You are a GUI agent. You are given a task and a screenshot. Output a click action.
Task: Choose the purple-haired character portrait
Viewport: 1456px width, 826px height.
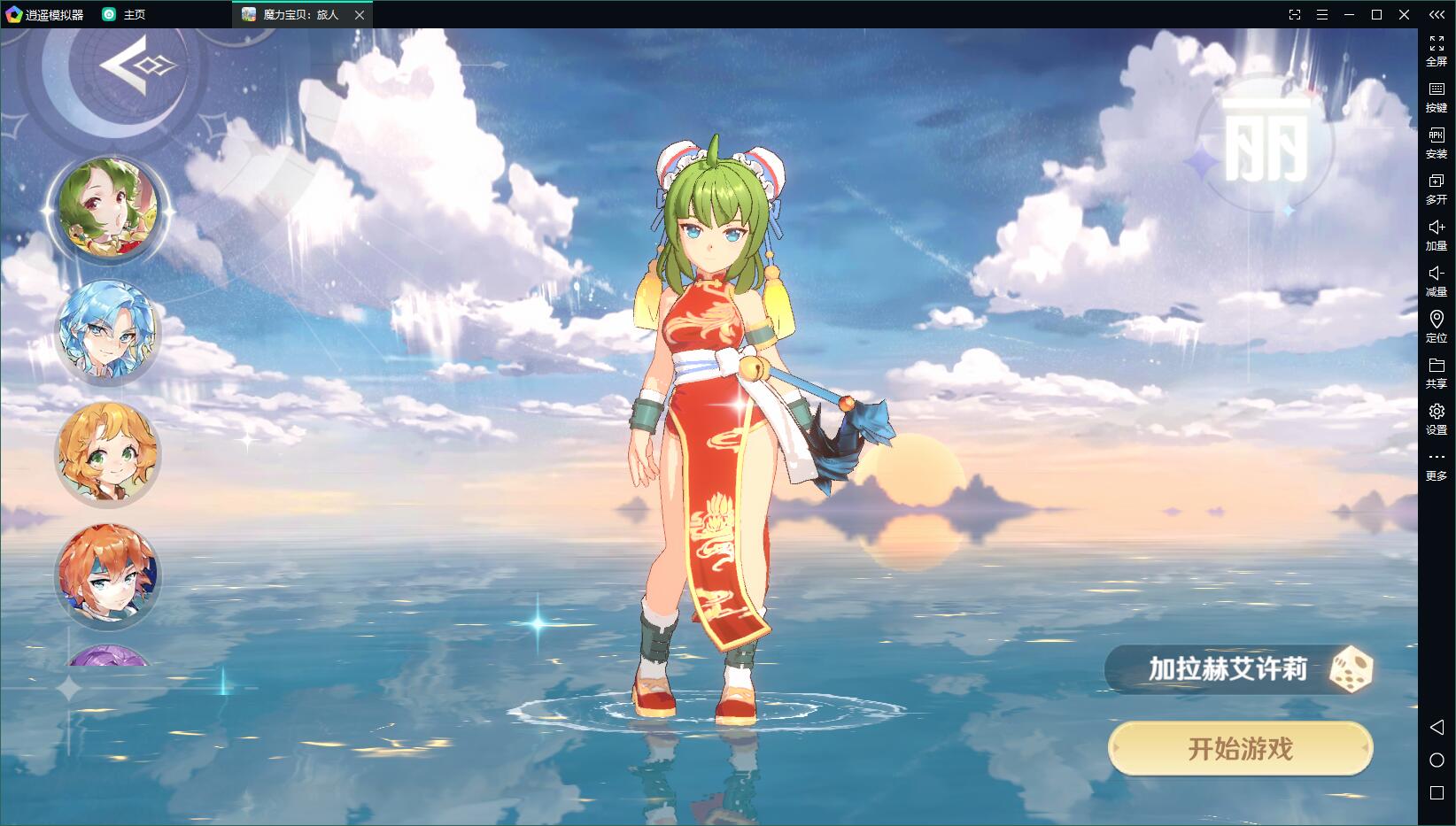coord(108,657)
